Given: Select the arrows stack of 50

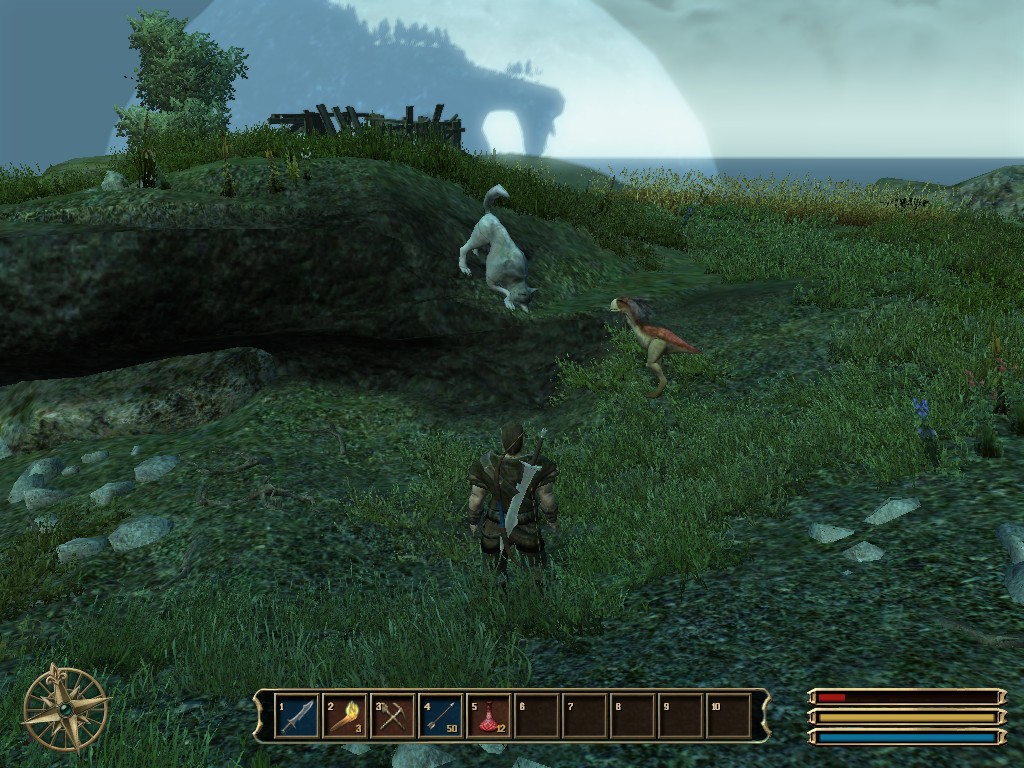Looking at the screenshot, I should coord(441,716).
